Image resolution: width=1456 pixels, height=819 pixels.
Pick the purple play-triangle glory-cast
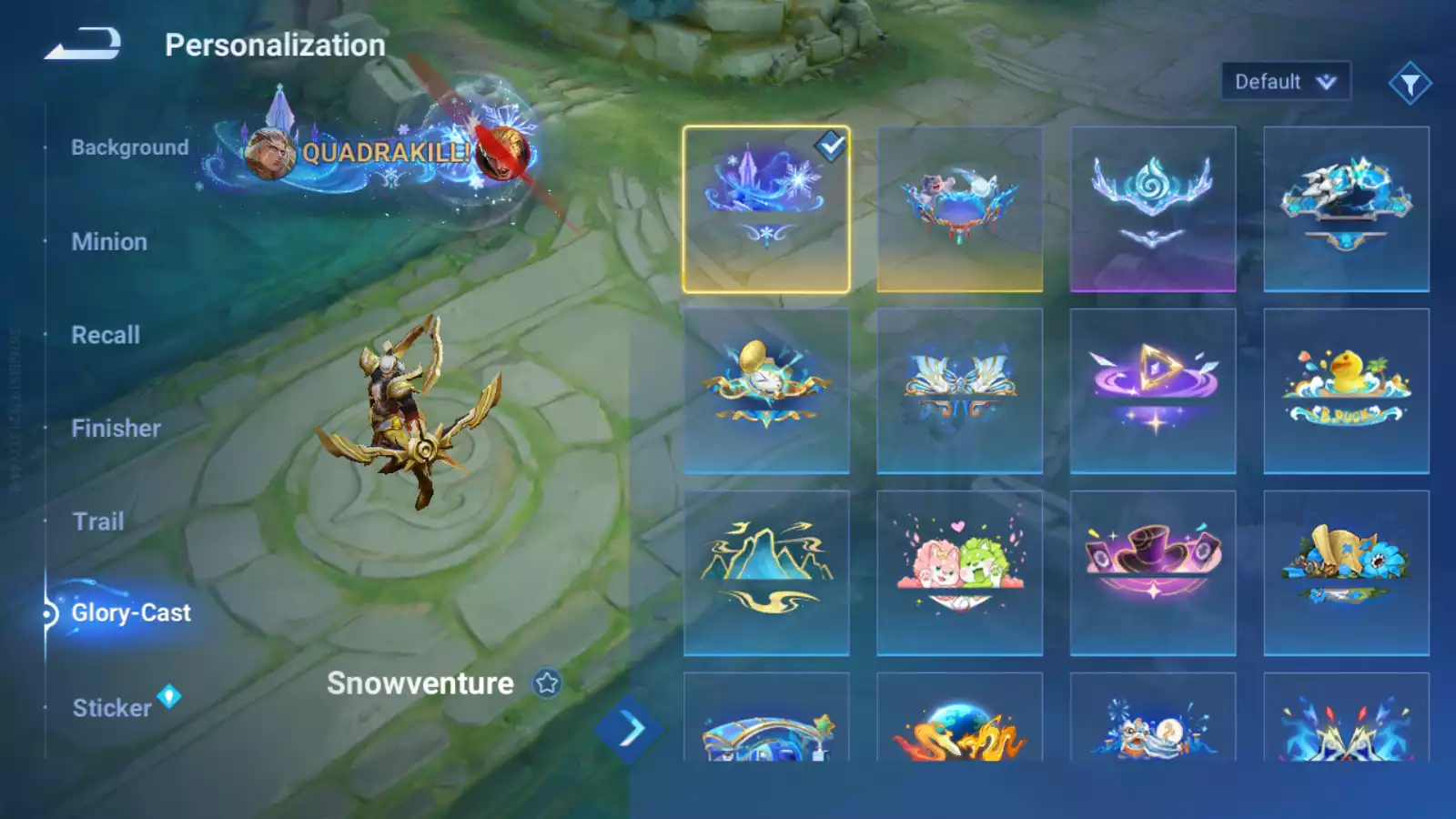1153,391
